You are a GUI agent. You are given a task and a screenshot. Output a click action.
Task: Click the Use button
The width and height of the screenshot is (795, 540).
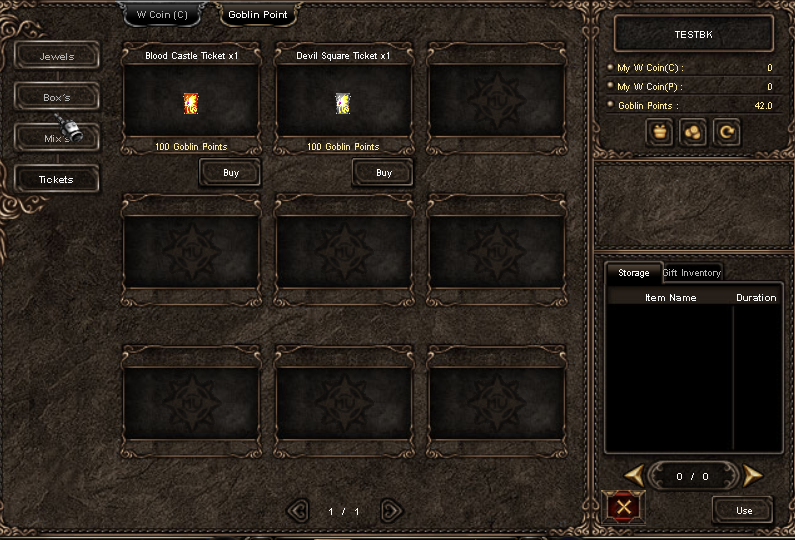(x=743, y=510)
